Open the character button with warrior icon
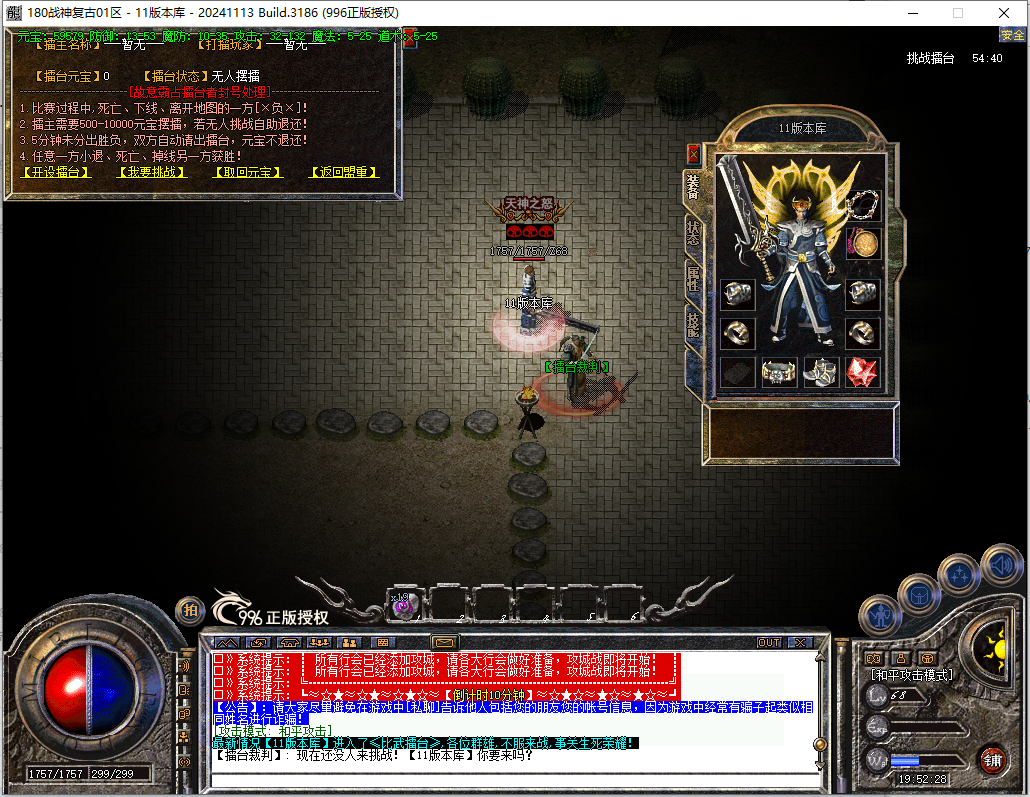This screenshot has width=1030, height=797. pyautogui.click(x=882, y=614)
